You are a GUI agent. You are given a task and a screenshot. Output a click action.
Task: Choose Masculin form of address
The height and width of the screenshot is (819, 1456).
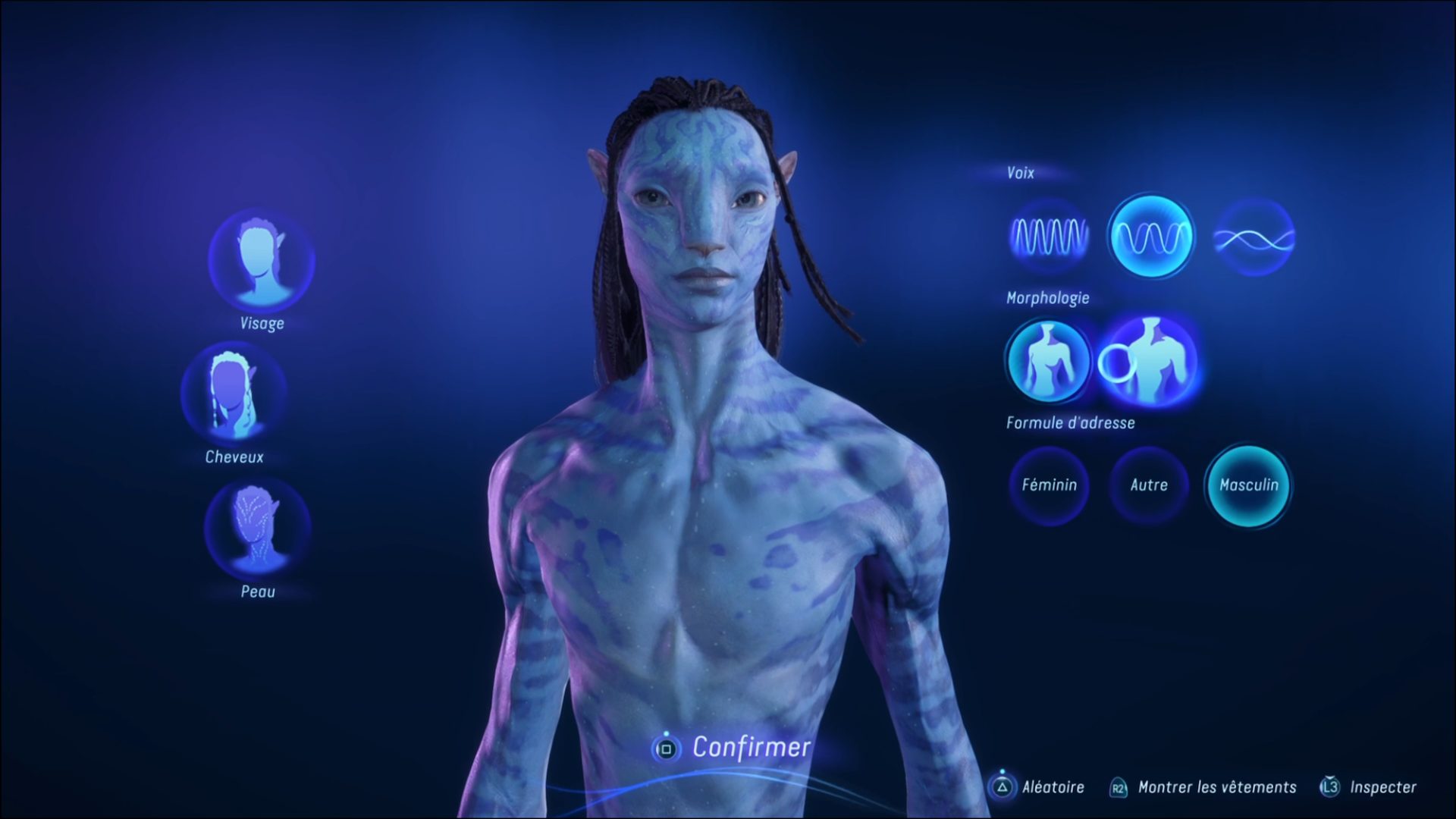click(1248, 485)
